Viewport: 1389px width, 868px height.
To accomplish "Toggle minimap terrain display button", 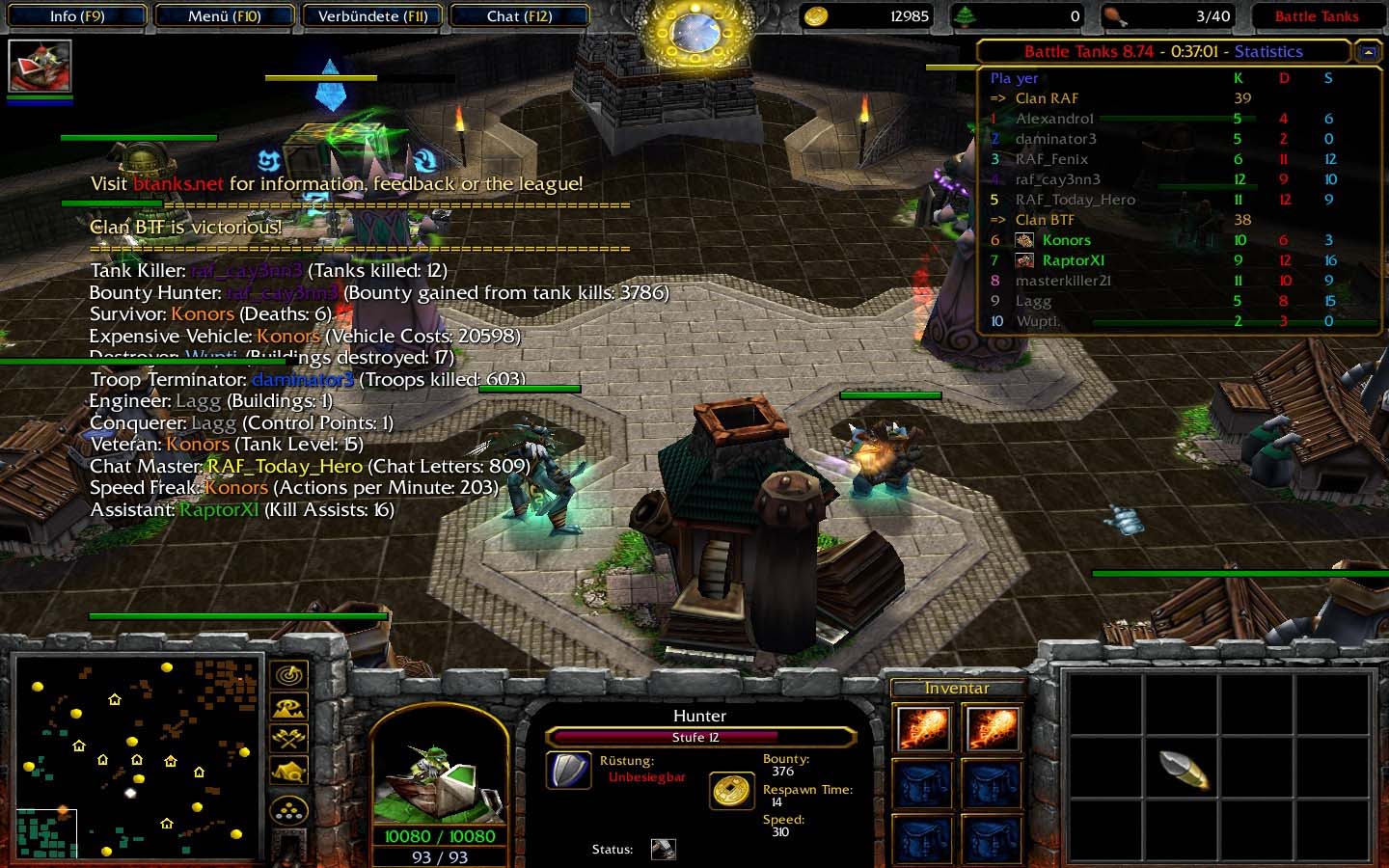I will (x=289, y=708).
